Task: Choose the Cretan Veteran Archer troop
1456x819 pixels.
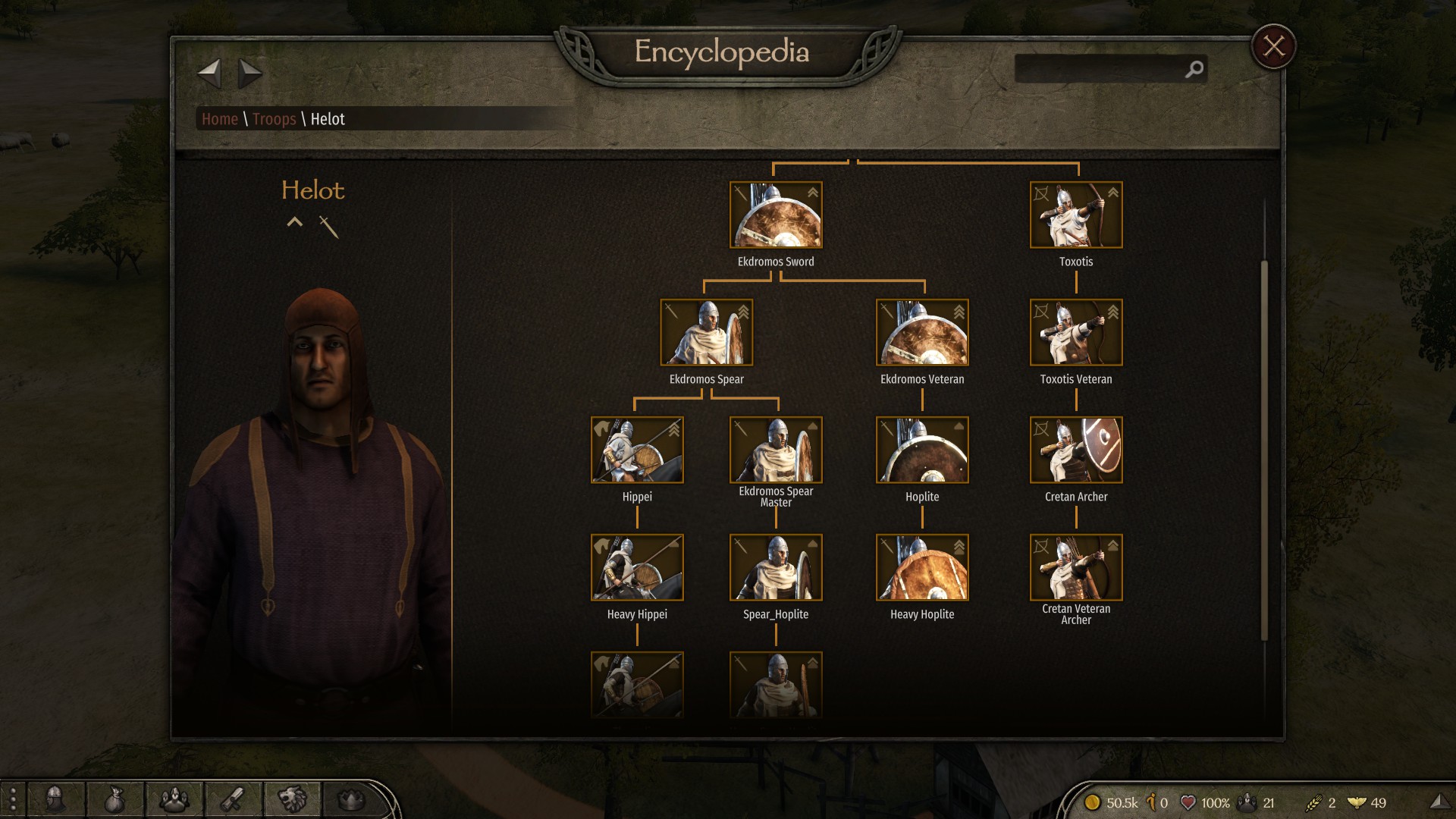Action: (x=1076, y=568)
